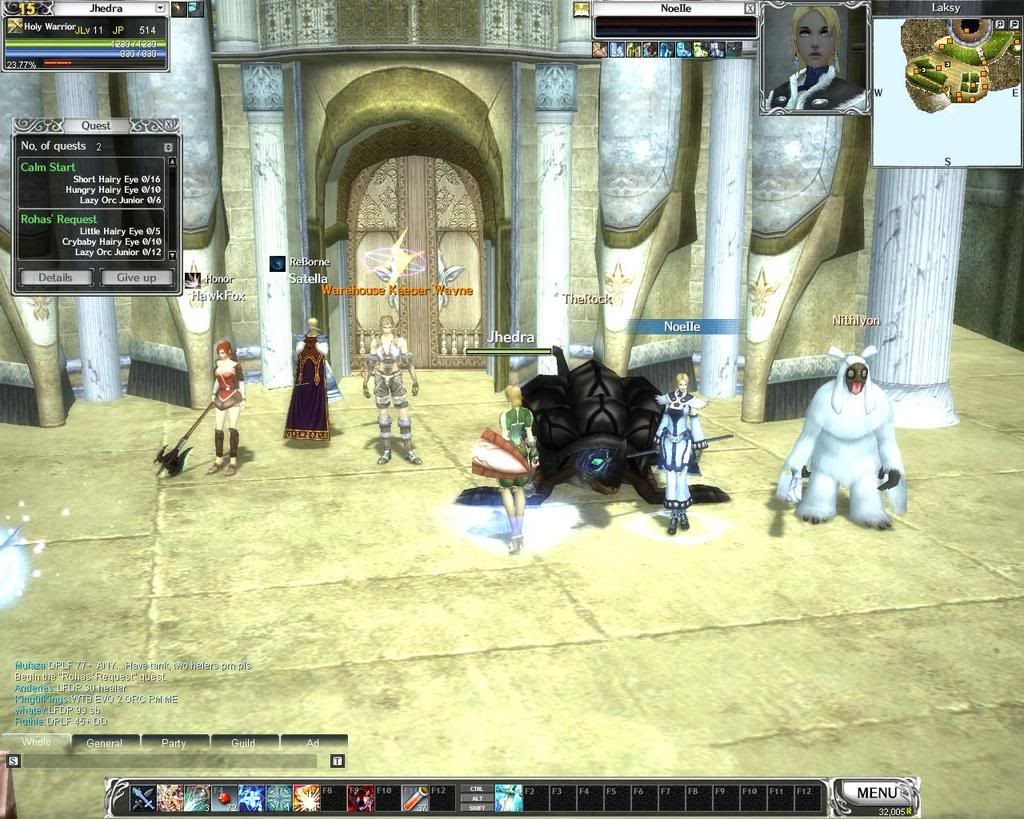Viewport: 1024px width, 819px height.
Task: Select the Ad chat tab
Action: point(312,743)
